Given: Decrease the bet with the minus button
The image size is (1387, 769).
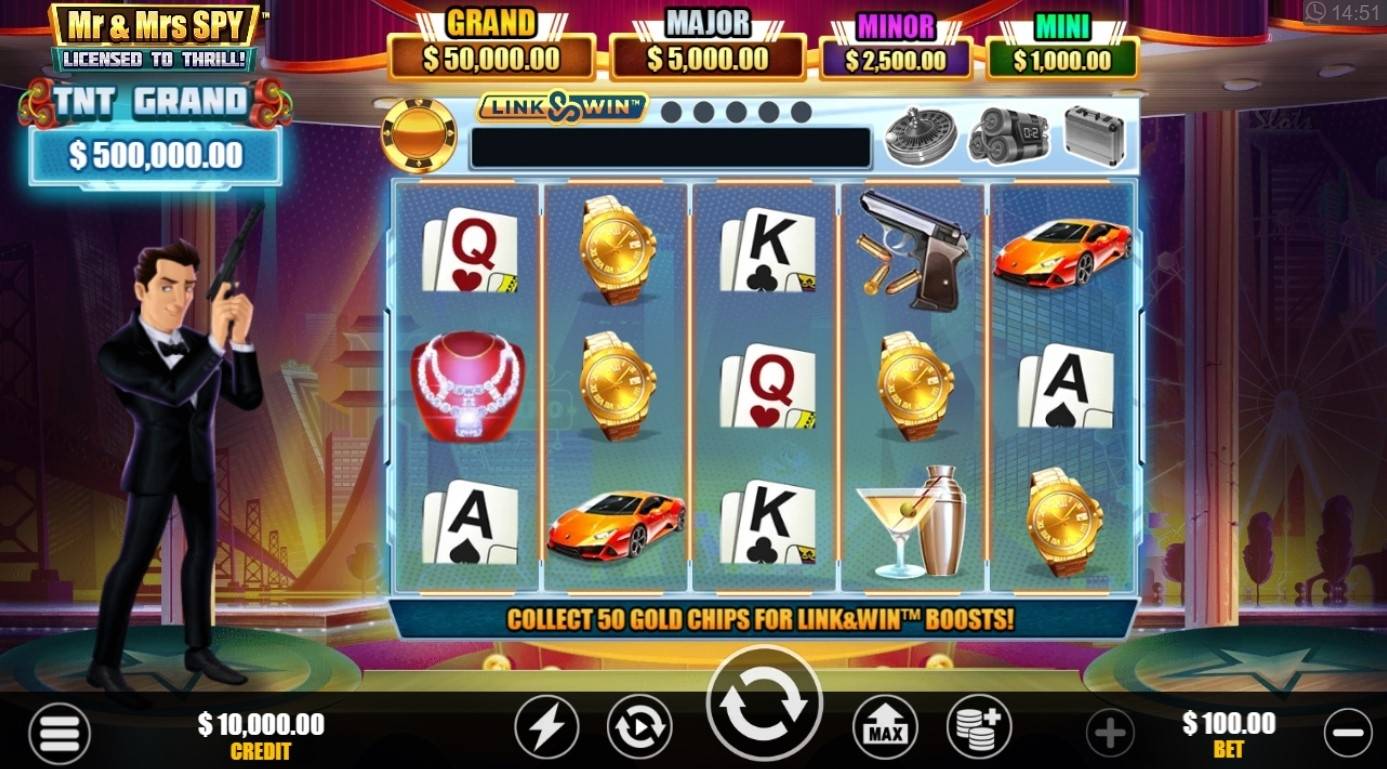Looking at the screenshot, I should pos(1348,733).
